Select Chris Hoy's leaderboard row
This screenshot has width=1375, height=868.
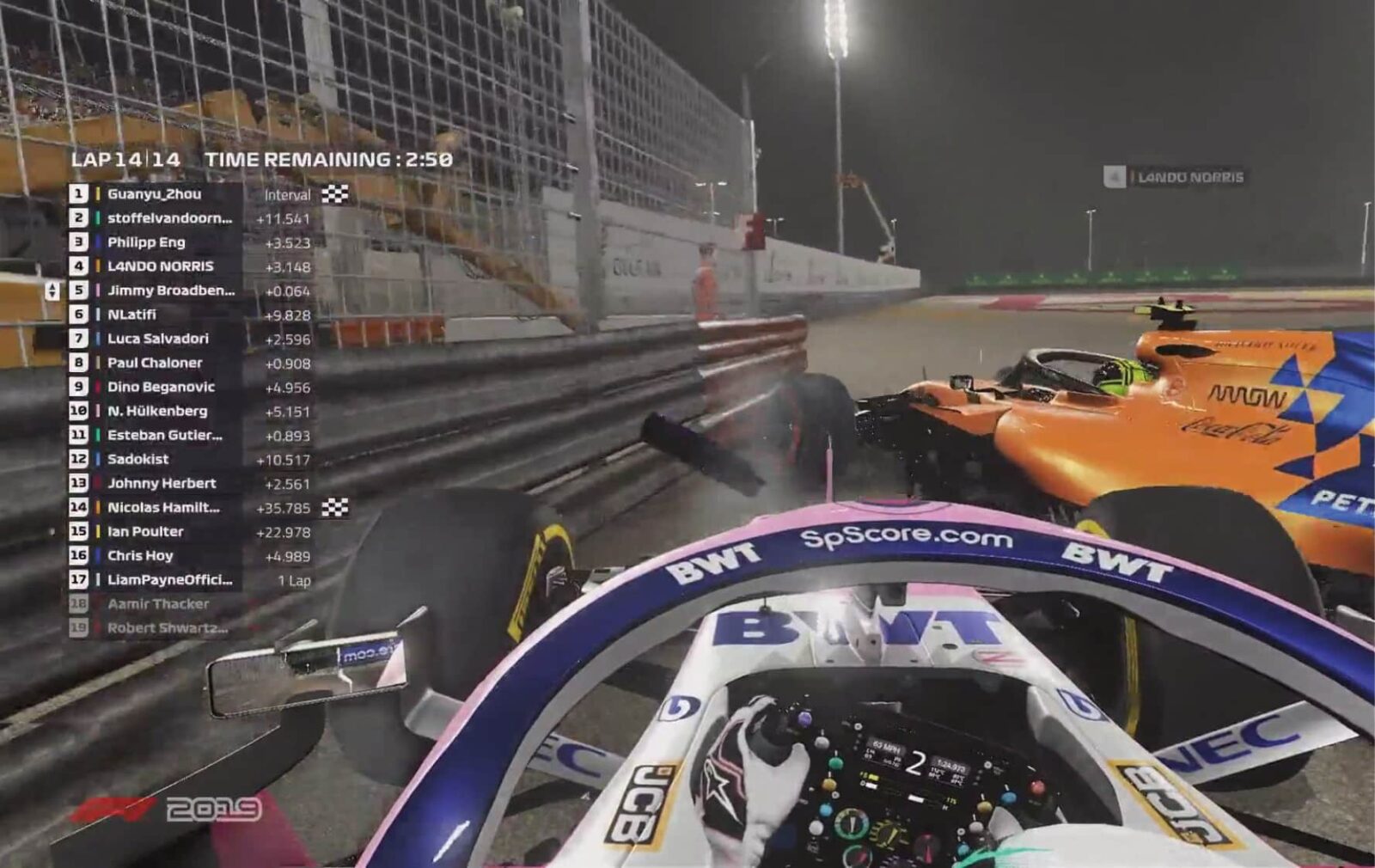[x=140, y=555]
